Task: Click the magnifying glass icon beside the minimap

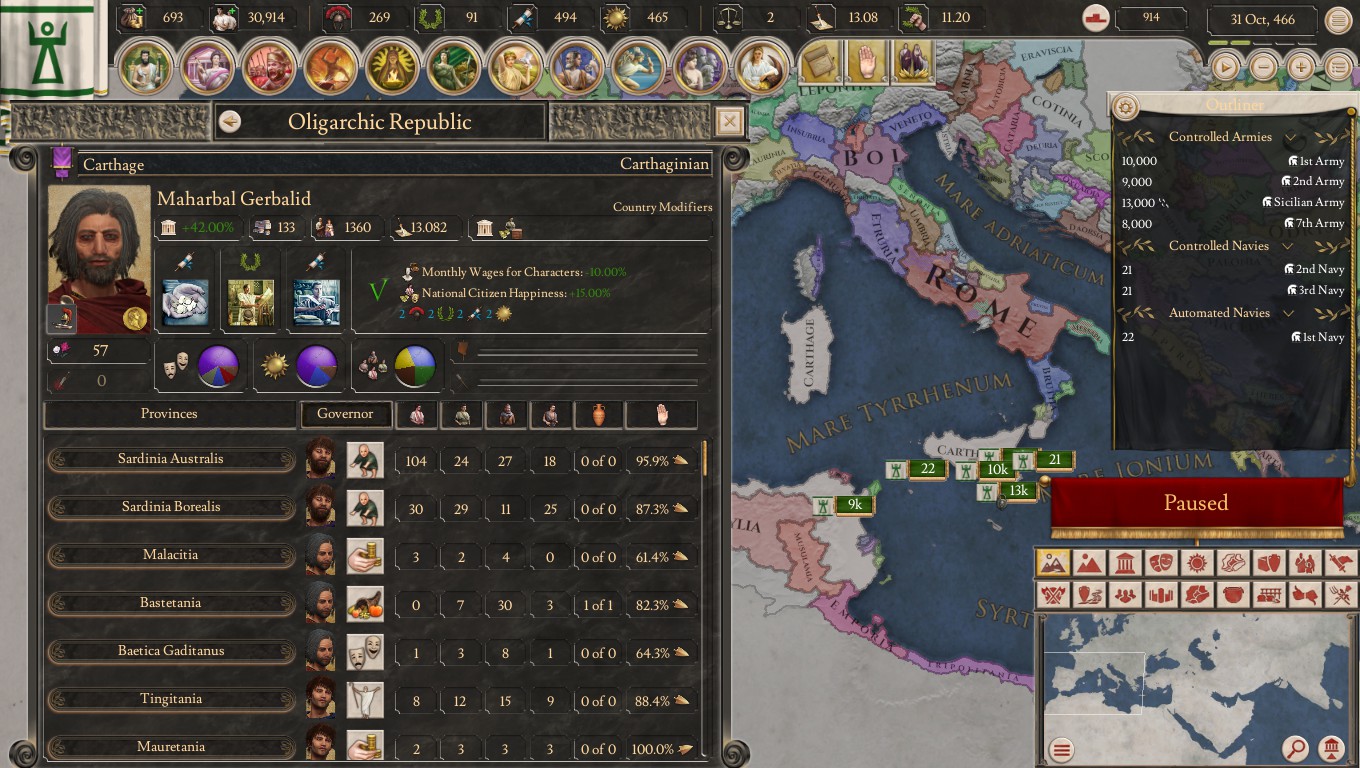Action: coord(1297,748)
